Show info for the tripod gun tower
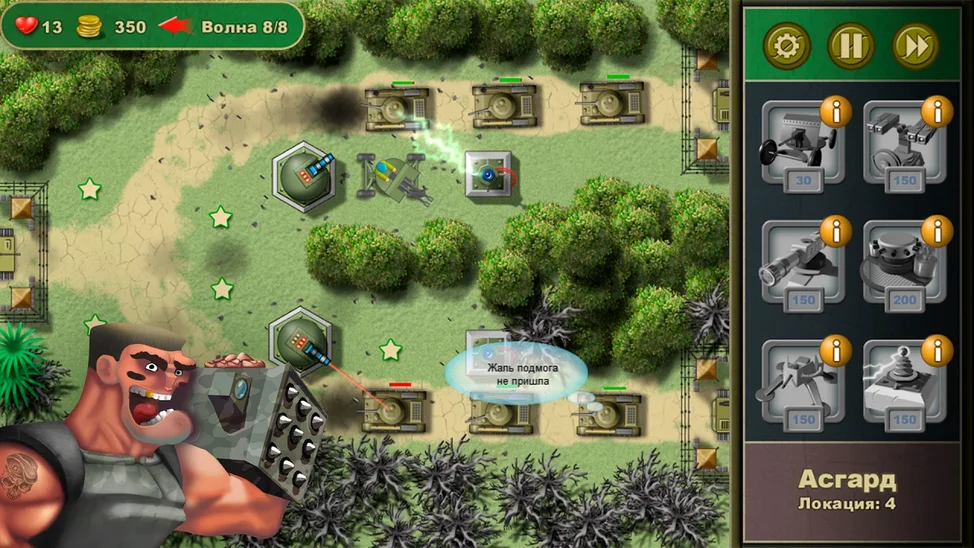 835,351
